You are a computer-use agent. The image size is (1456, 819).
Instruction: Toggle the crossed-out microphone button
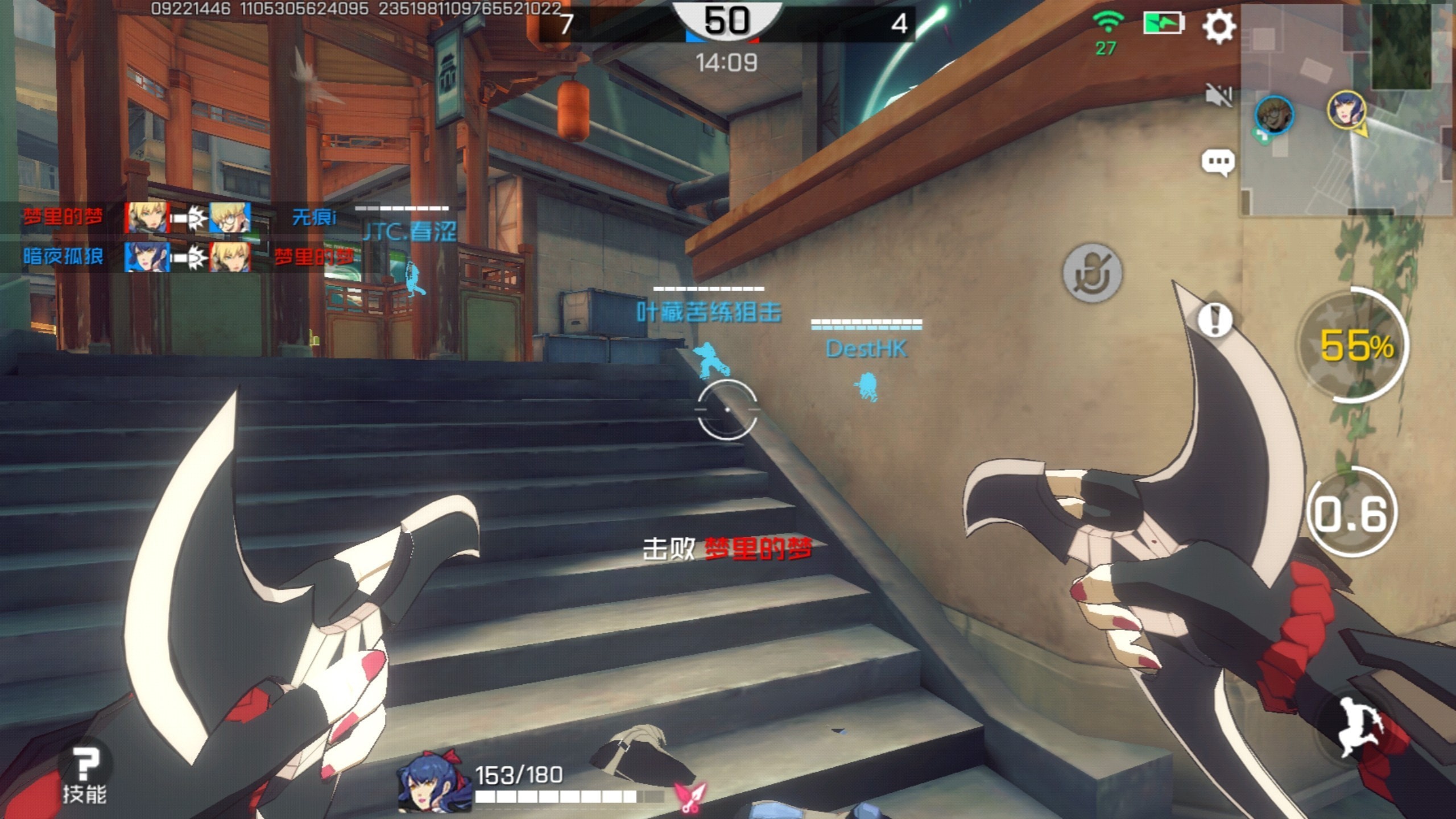[1092, 274]
